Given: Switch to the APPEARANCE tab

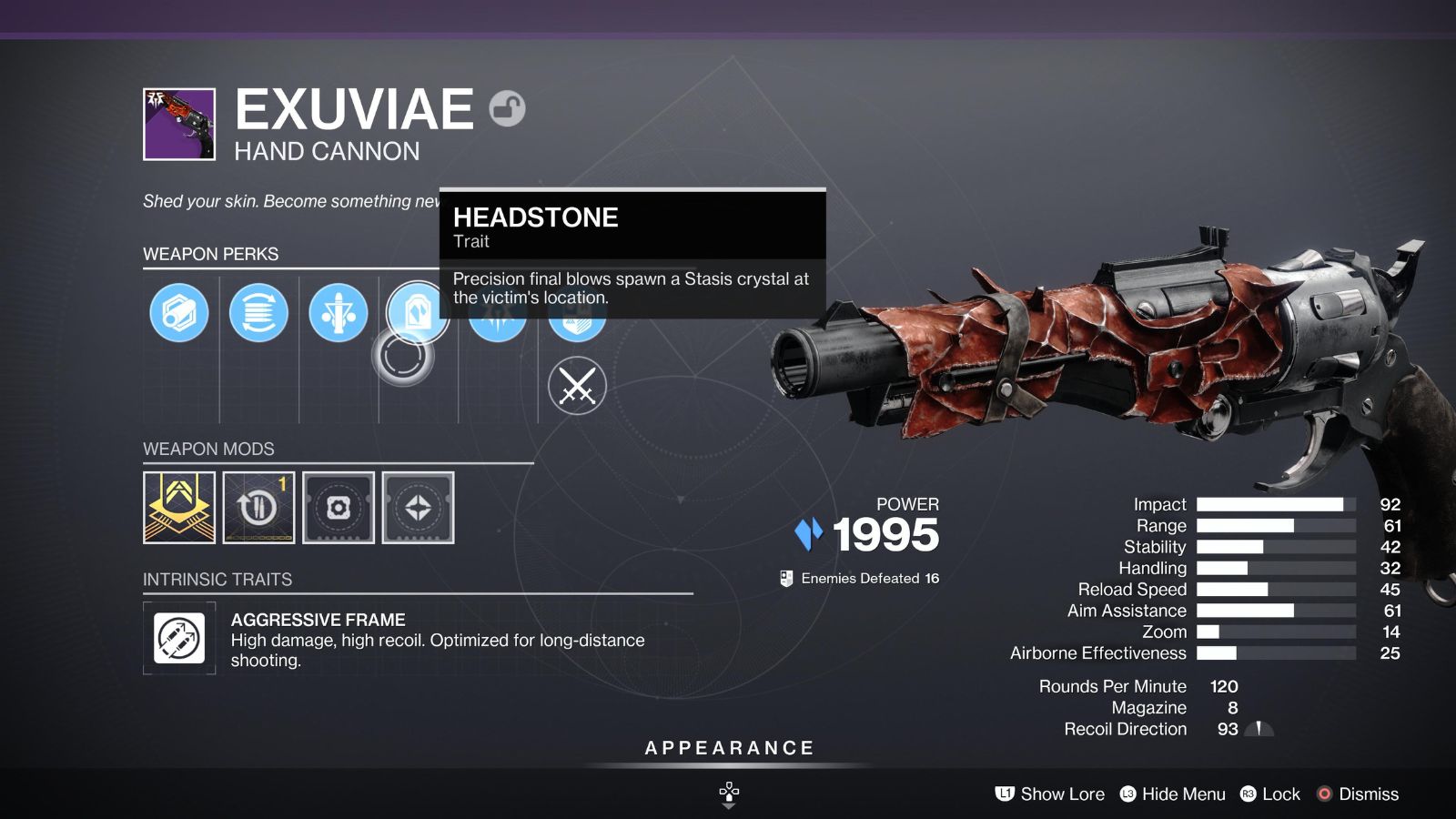Looking at the screenshot, I should pyautogui.click(x=727, y=748).
